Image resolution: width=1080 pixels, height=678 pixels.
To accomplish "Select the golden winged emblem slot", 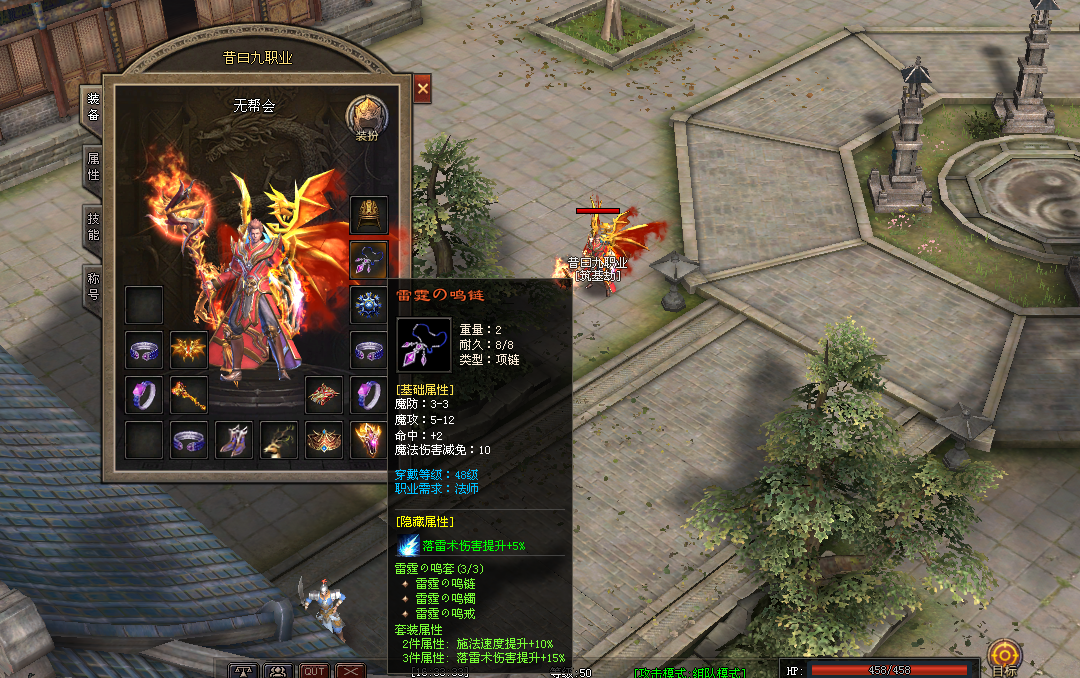I will click(x=188, y=350).
